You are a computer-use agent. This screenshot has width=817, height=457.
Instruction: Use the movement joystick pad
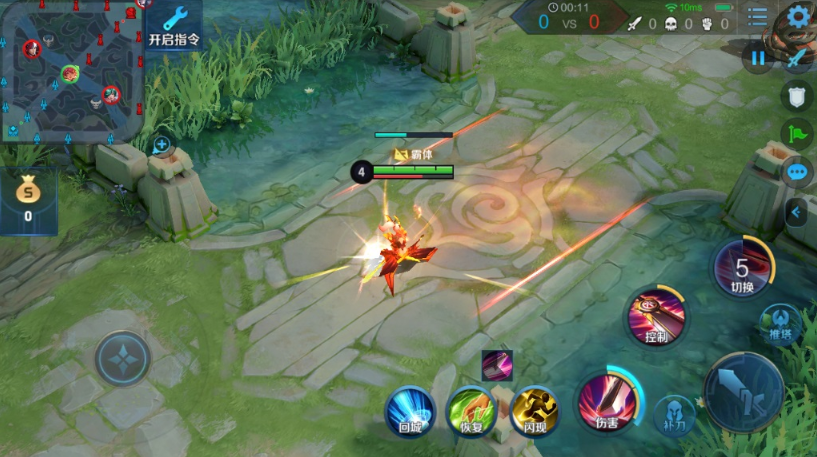[x=123, y=358]
